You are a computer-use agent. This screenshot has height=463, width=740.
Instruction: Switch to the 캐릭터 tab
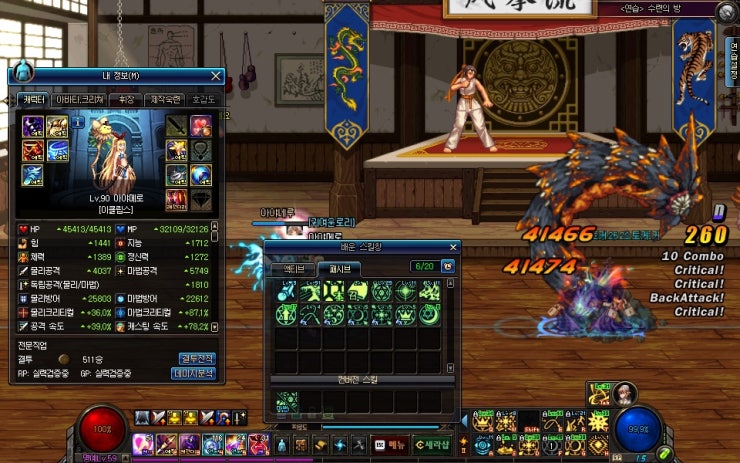click(32, 100)
